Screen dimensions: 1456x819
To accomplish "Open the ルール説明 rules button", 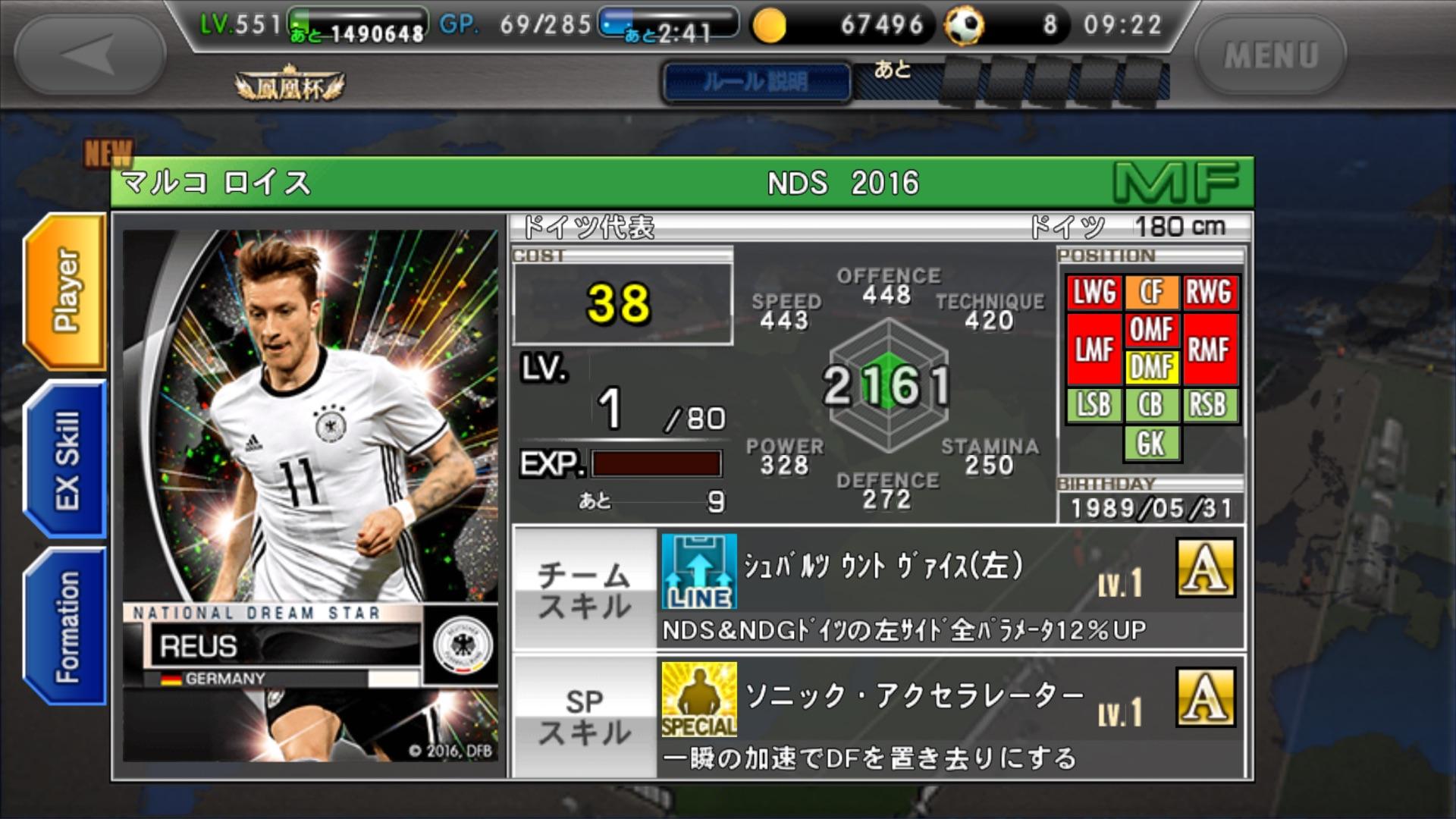I will (x=756, y=81).
